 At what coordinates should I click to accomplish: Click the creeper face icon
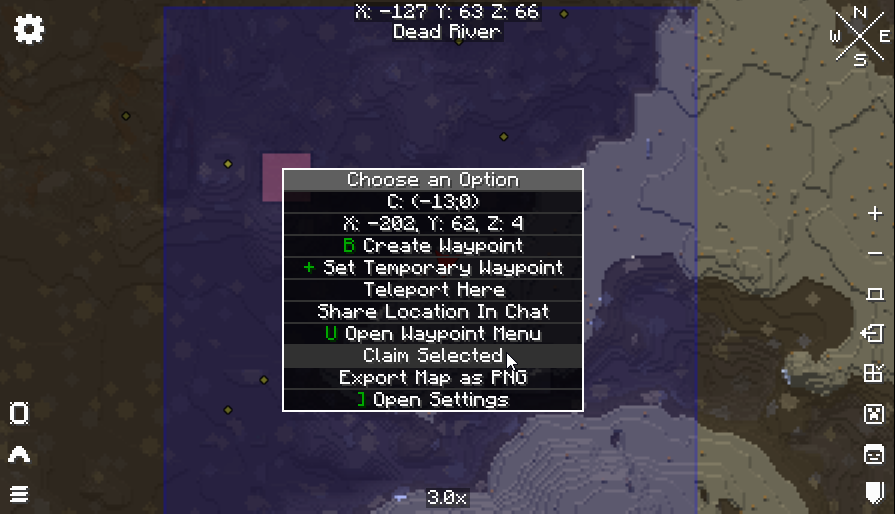coord(874,414)
